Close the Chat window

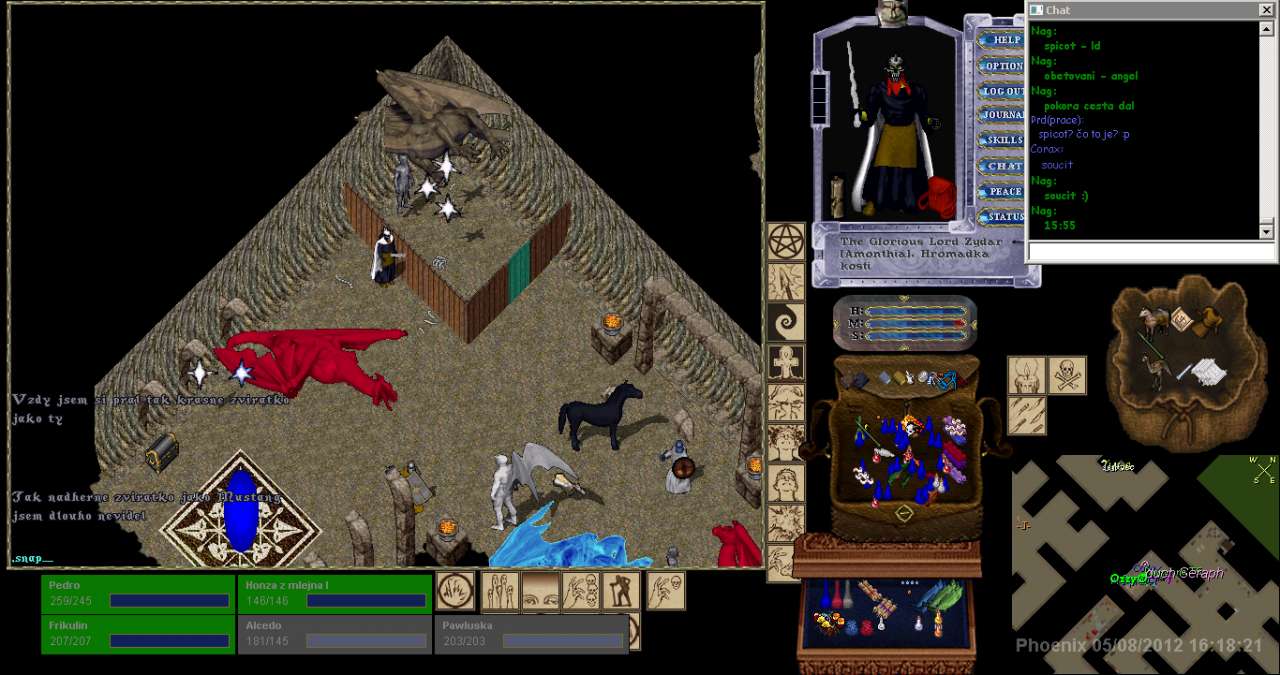point(1266,10)
